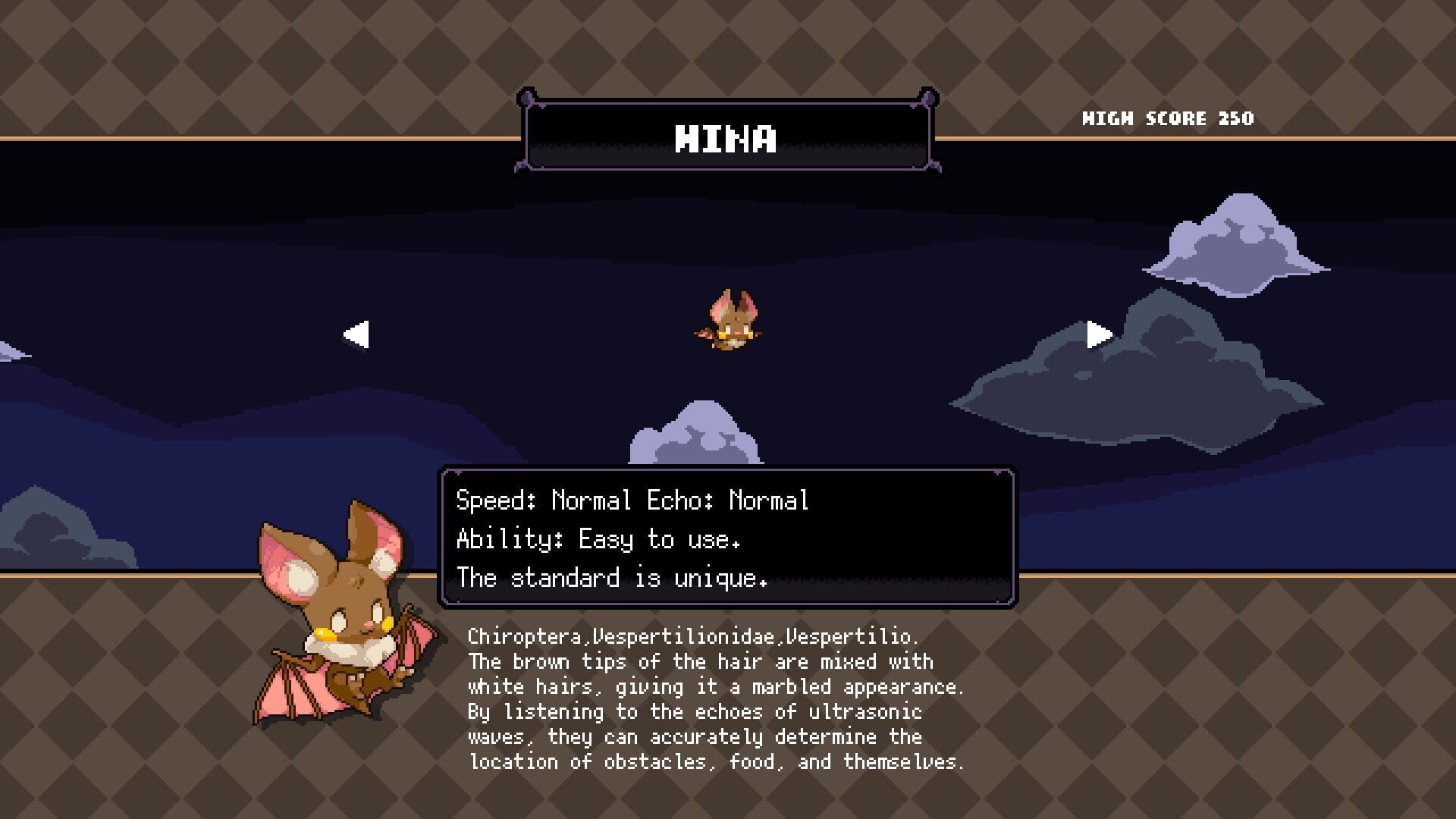This screenshot has height=819, width=1456.
Task: Click the large cloud in the top-right sky
Action: click(1236, 243)
